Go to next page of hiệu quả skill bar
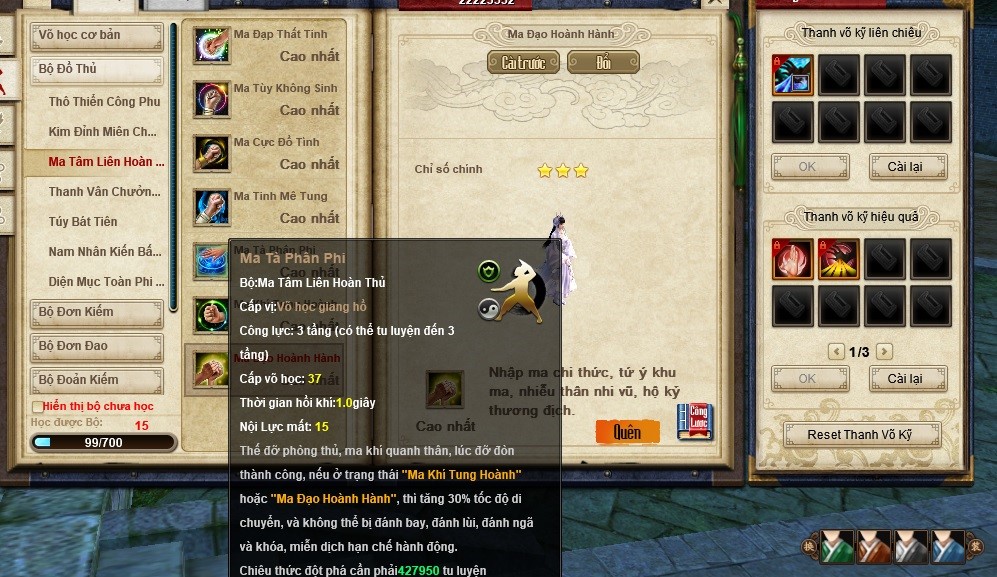This screenshot has height=577, width=997. (884, 352)
